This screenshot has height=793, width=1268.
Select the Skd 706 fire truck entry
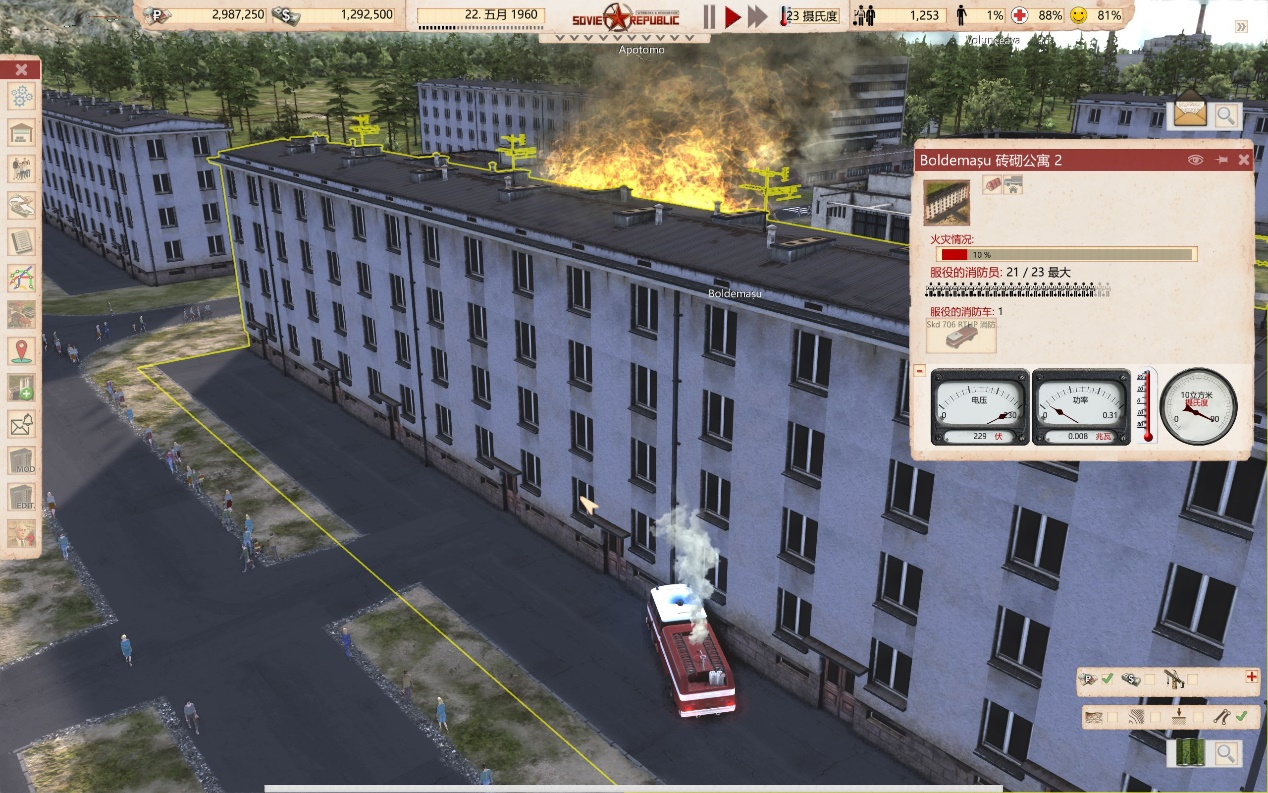click(961, 337)
